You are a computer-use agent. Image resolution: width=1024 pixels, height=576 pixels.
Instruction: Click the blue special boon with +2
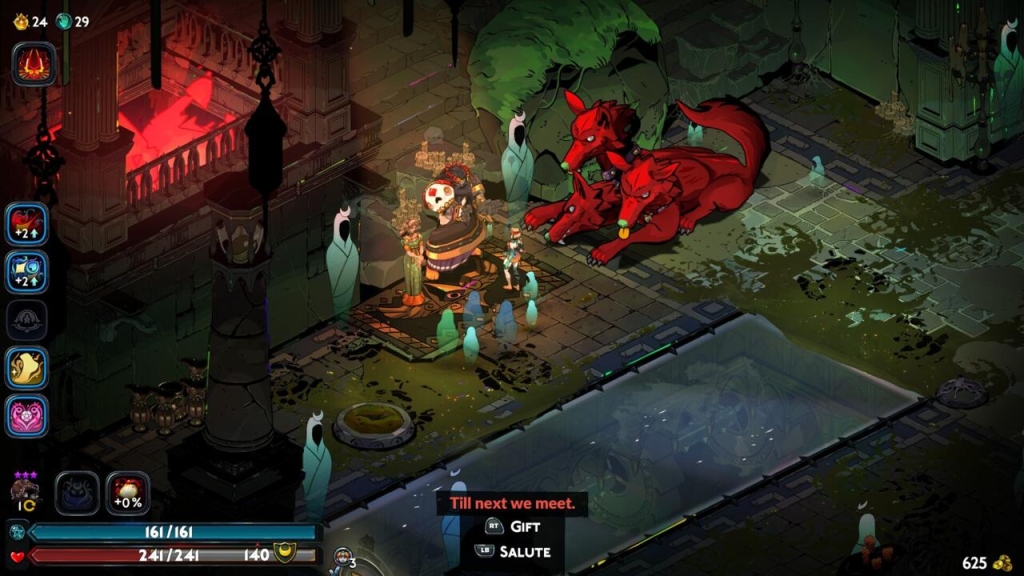point(27,271)
